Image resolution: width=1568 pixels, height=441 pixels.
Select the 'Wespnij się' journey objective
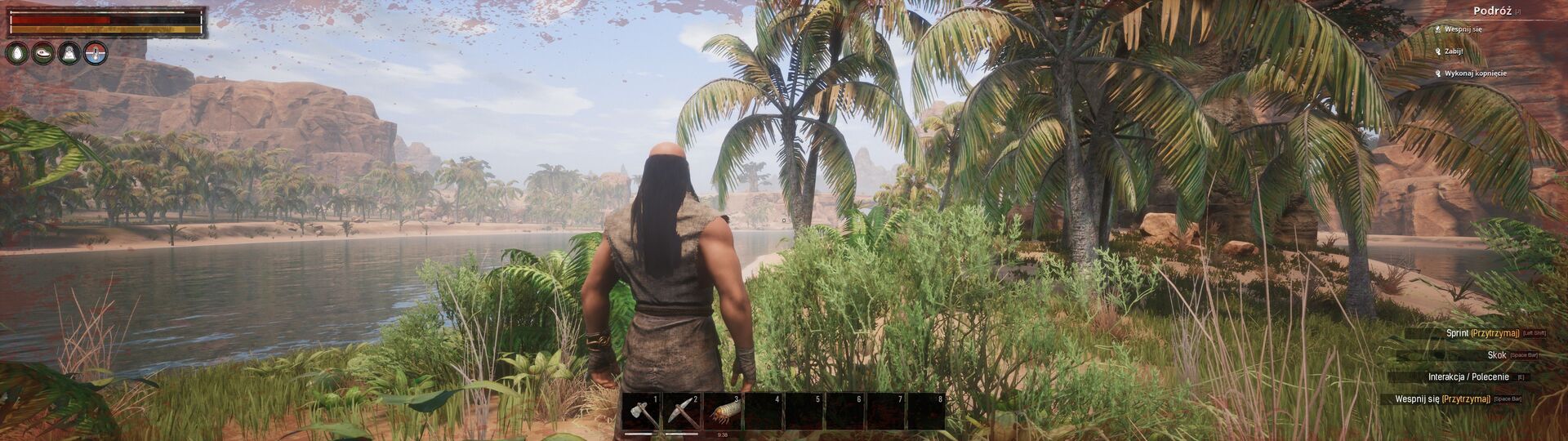coord(1463,29)
